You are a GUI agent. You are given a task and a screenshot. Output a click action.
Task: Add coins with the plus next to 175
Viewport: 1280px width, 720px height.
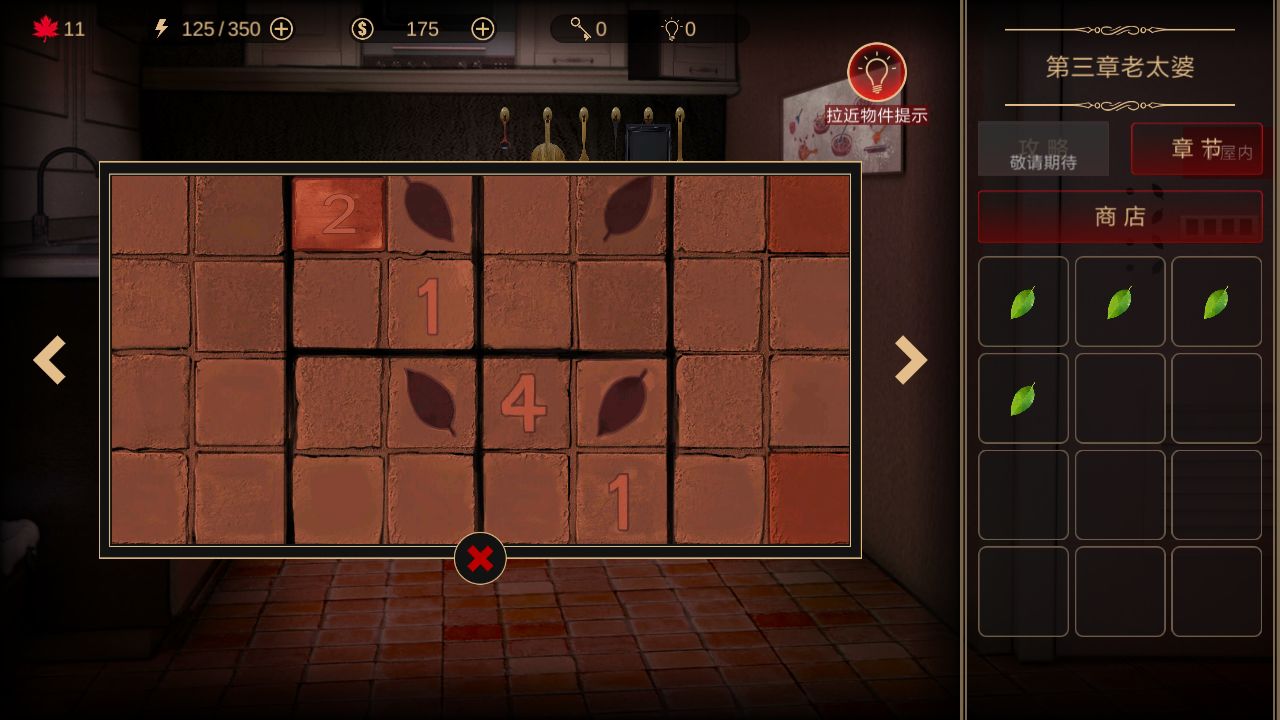click(x=483, y=29)
